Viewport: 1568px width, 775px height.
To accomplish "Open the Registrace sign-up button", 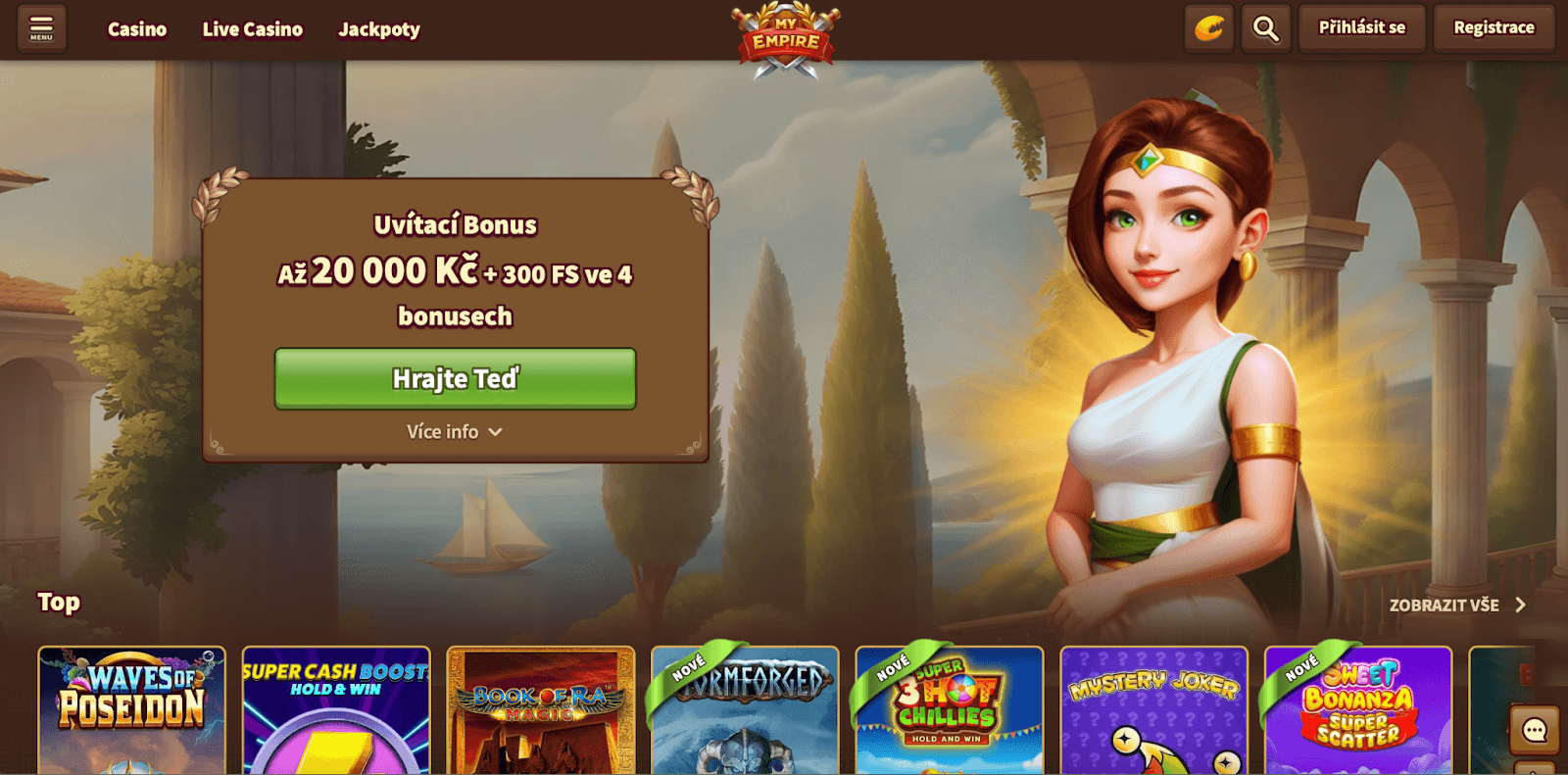I will (x=1494, y=27).
